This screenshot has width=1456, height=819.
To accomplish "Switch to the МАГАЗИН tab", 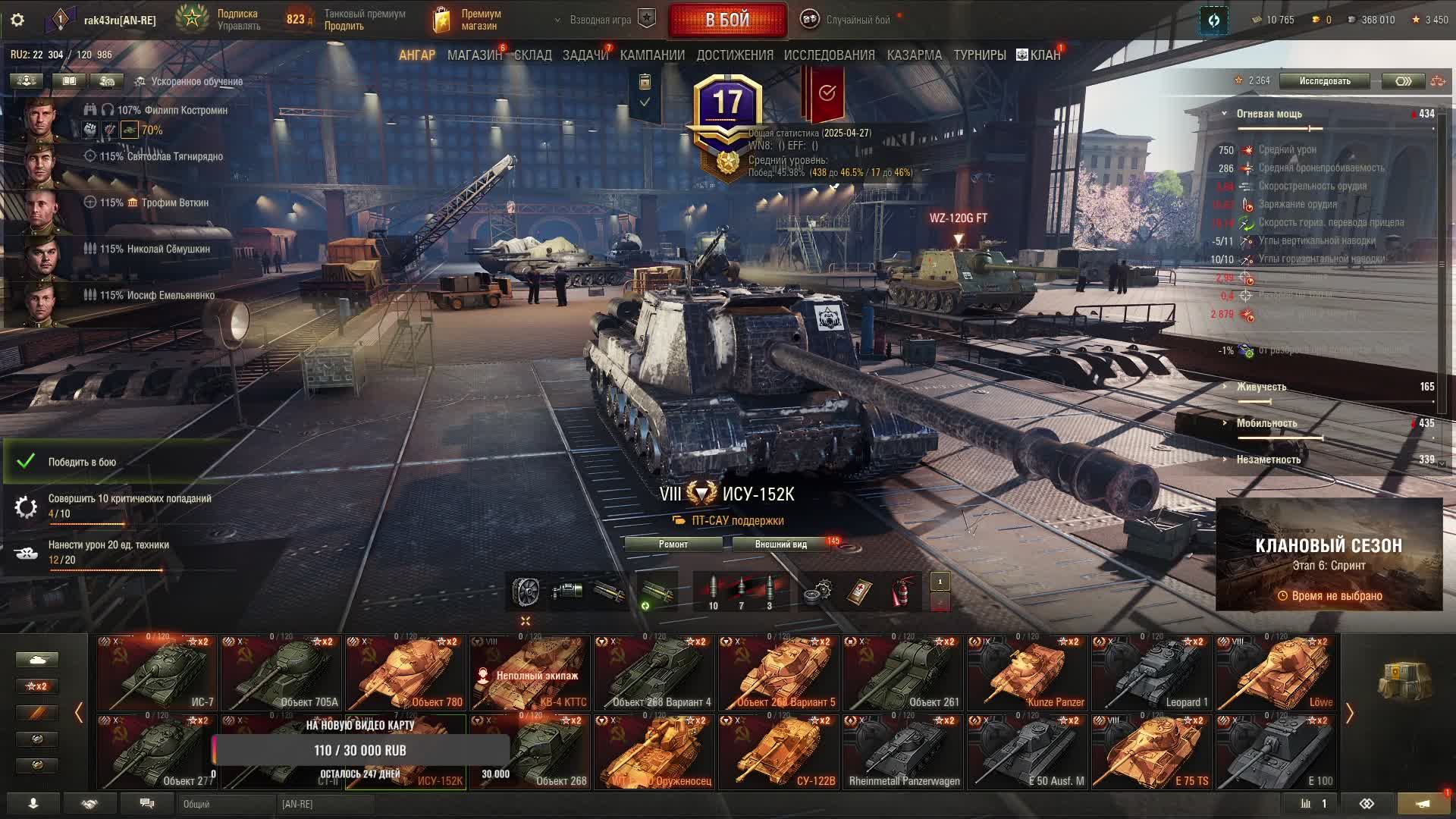I will tap(474, 55).
